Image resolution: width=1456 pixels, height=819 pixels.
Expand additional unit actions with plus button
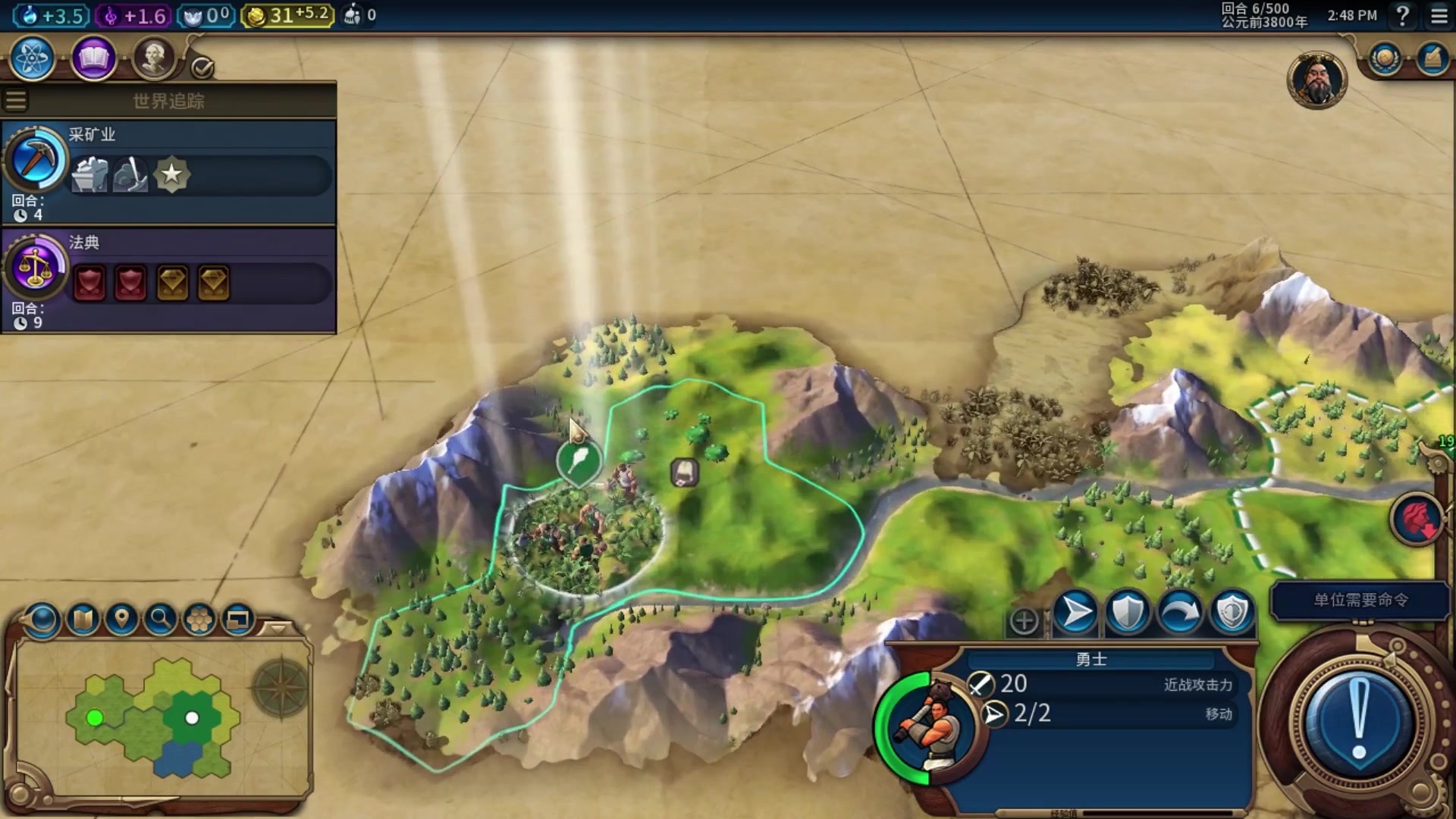[1024, 621]
